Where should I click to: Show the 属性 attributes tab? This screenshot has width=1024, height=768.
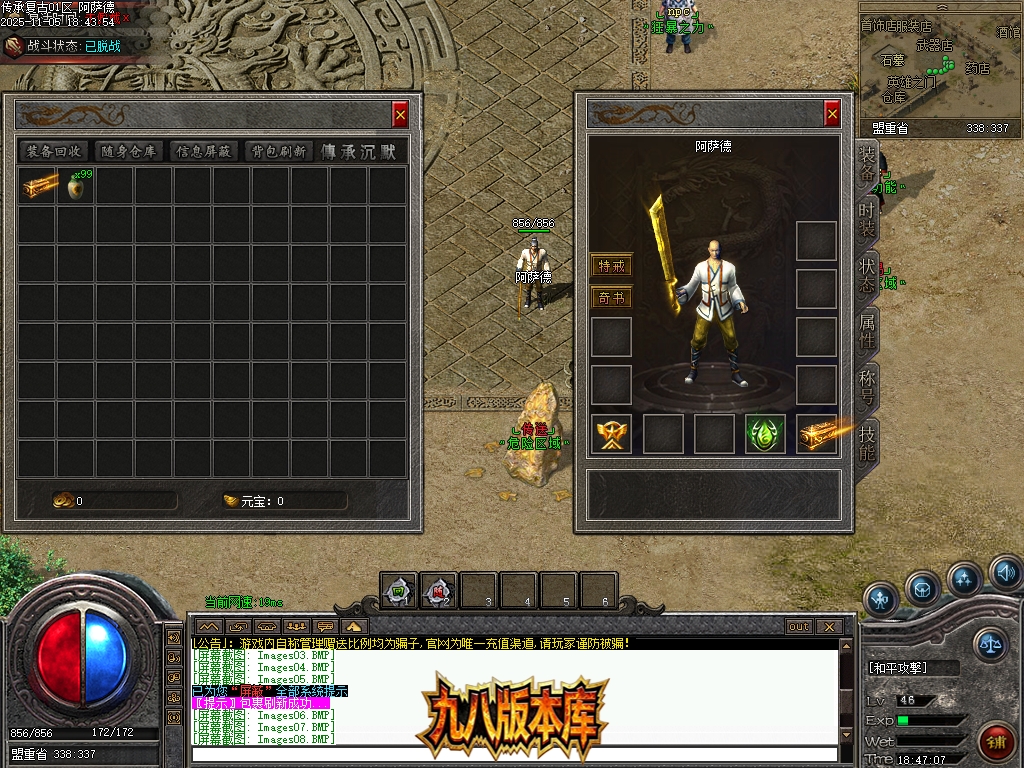coord(866,329)
